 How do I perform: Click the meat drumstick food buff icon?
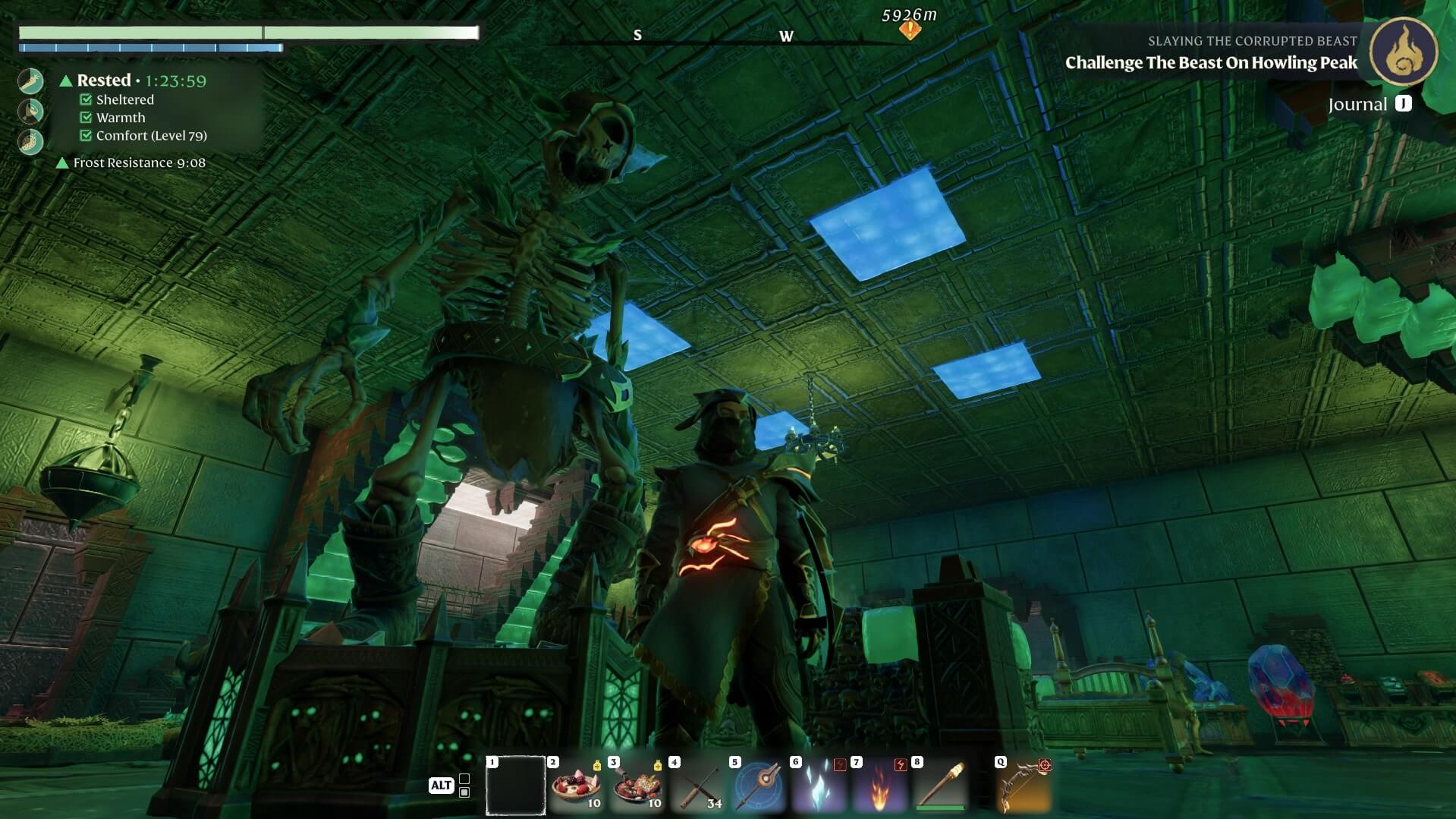(31, 112)
